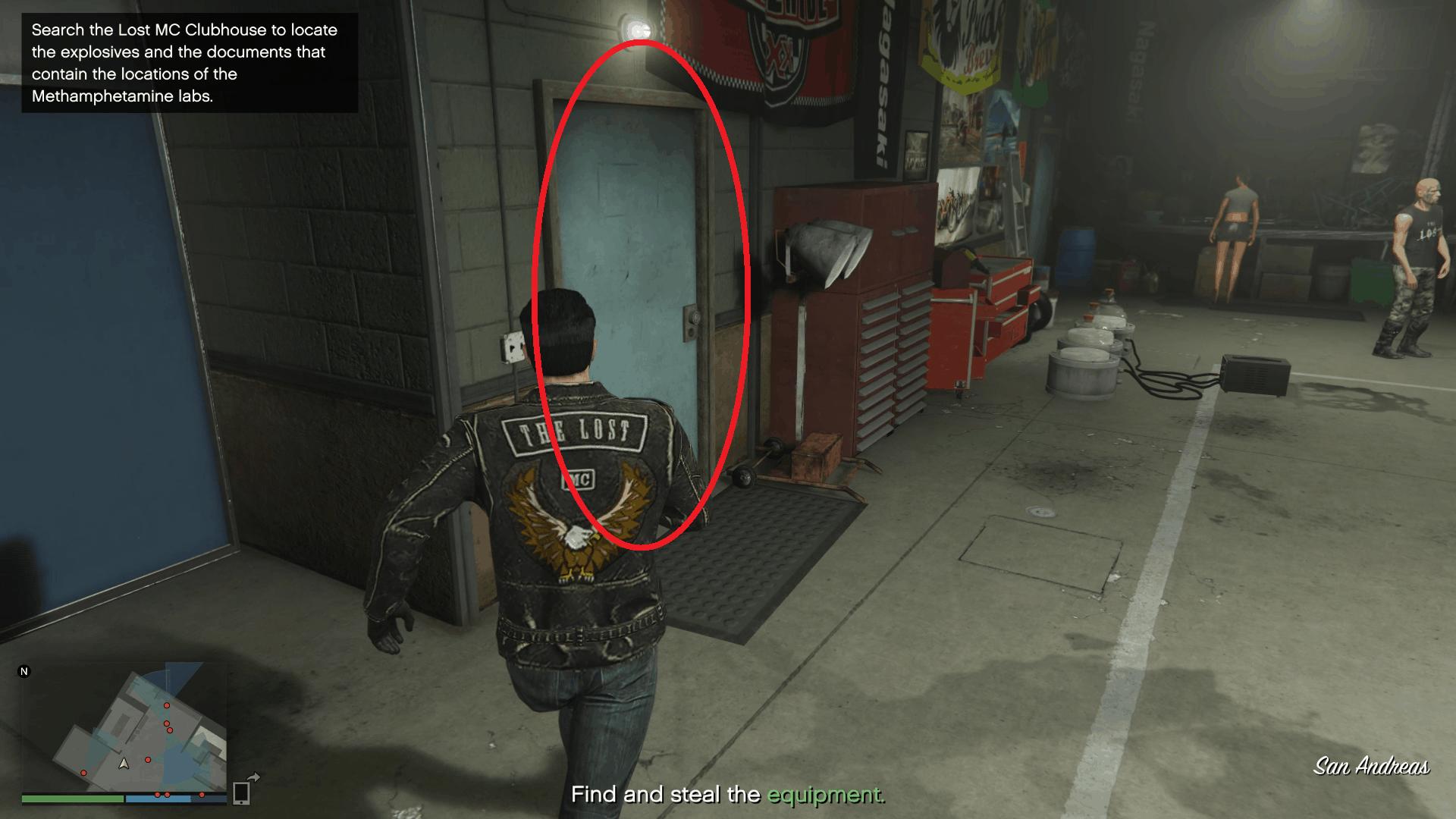Click the white player arrow on the minimap

pyautogui.click(x=124, y=764)
